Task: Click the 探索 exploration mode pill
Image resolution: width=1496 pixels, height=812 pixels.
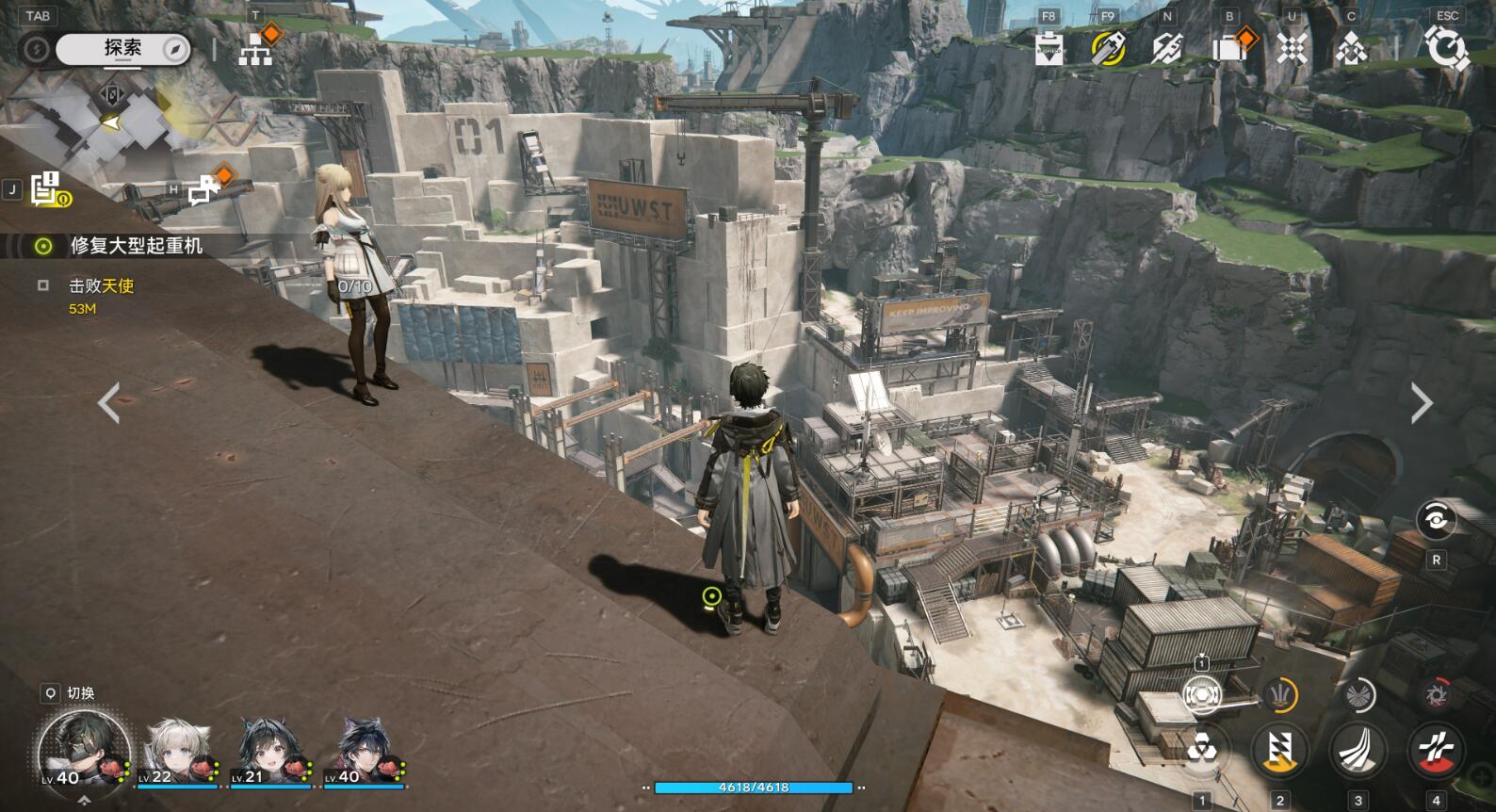Action: click(122, 49)
